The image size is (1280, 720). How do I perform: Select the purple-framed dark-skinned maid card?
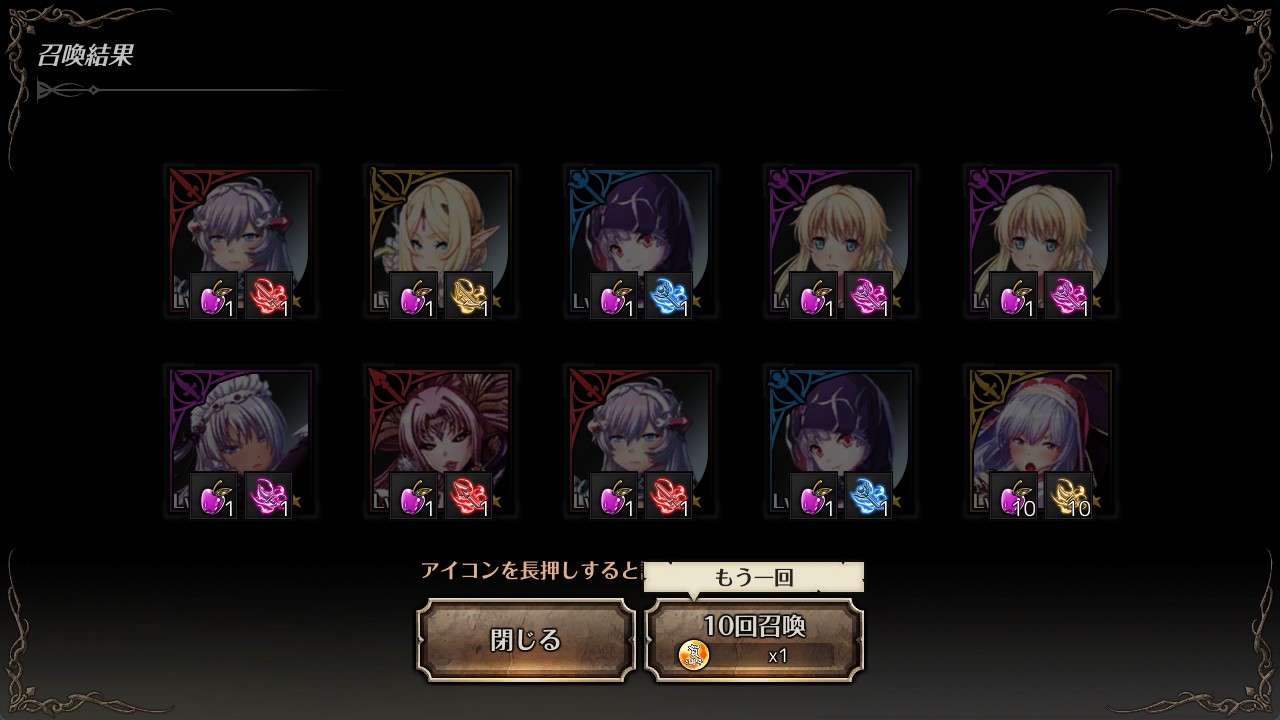240,441
